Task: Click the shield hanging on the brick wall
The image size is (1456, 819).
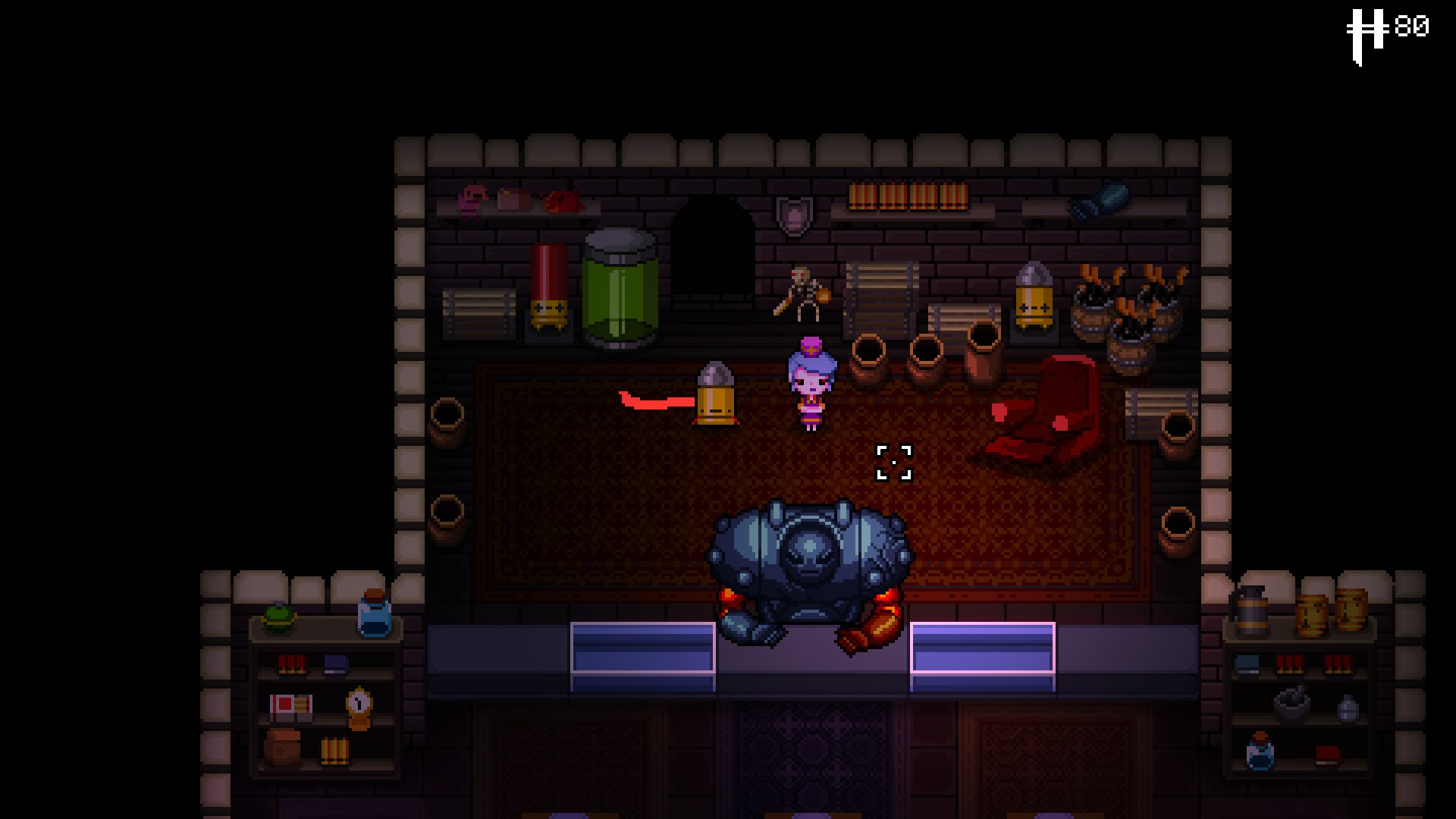Action: pos(793,214)
